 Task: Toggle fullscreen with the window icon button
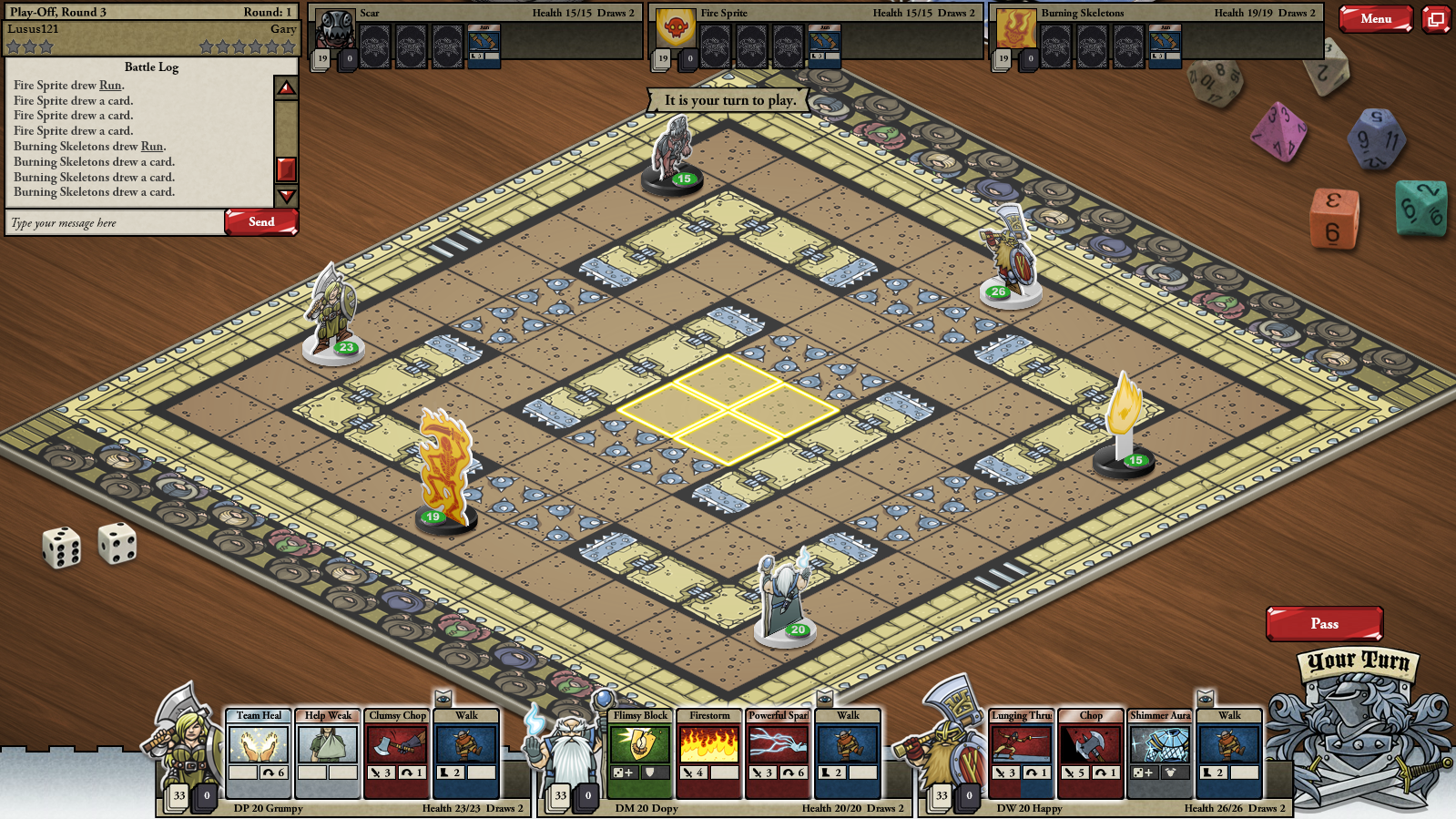point(1436,18)
